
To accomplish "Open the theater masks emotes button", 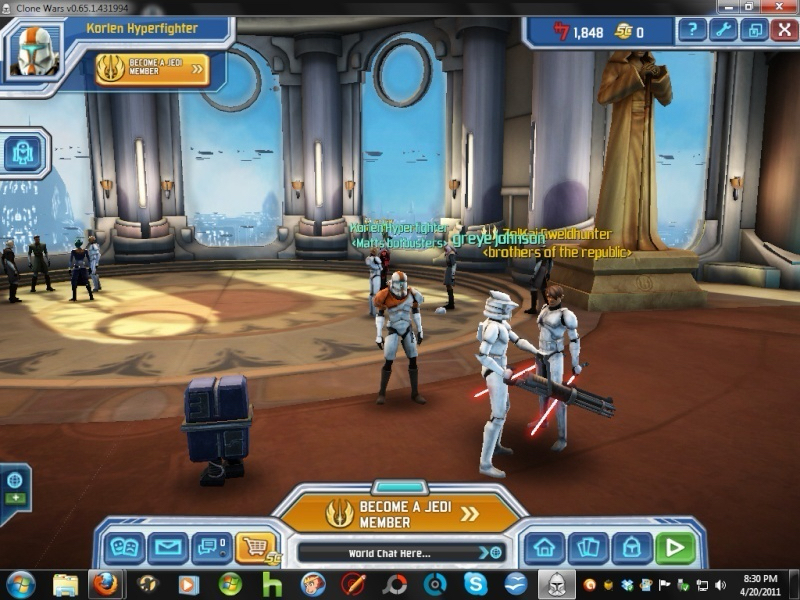I will click(125, 547).
